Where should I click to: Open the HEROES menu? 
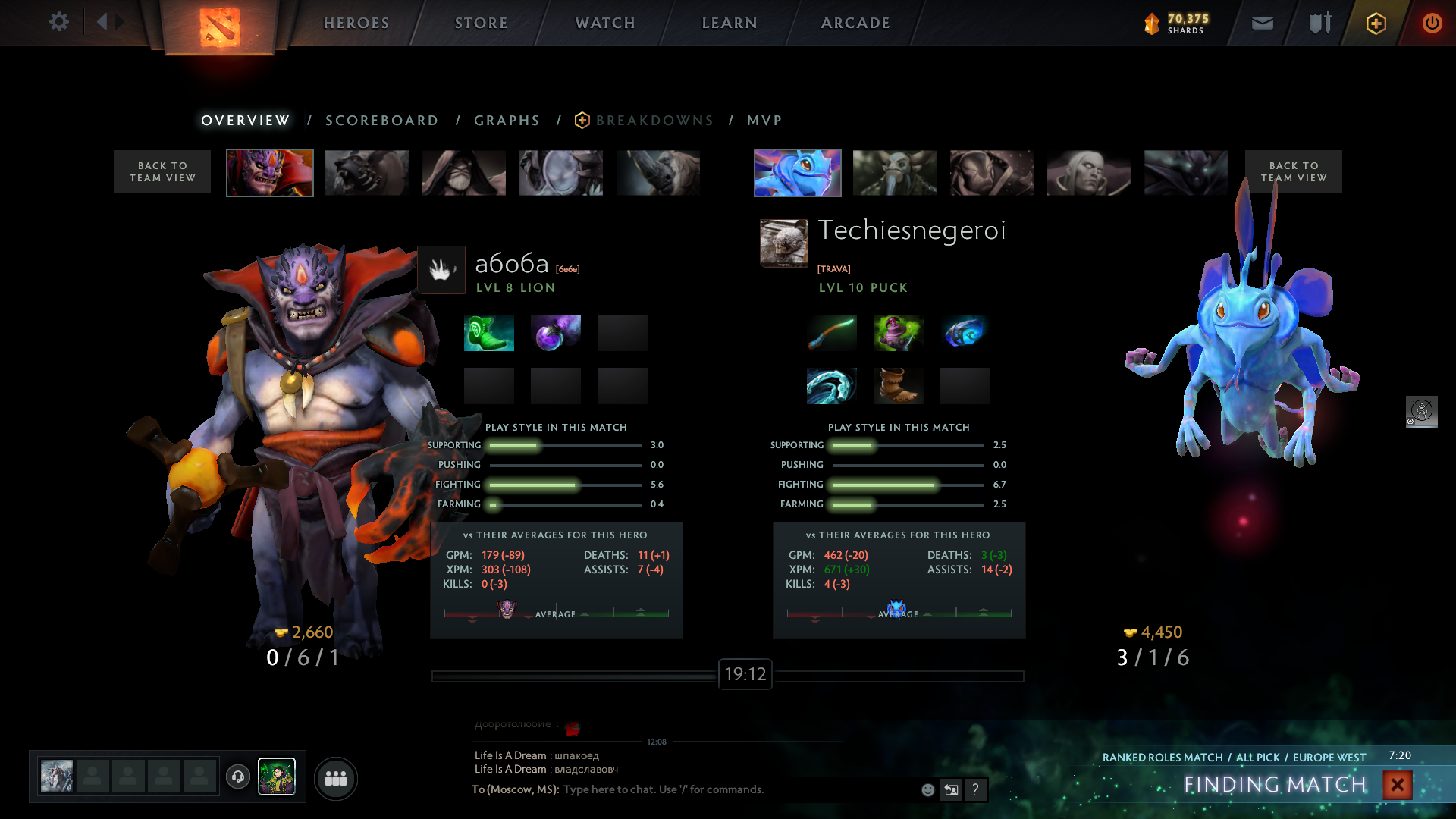pyautogui.click(x=356, y=23)
